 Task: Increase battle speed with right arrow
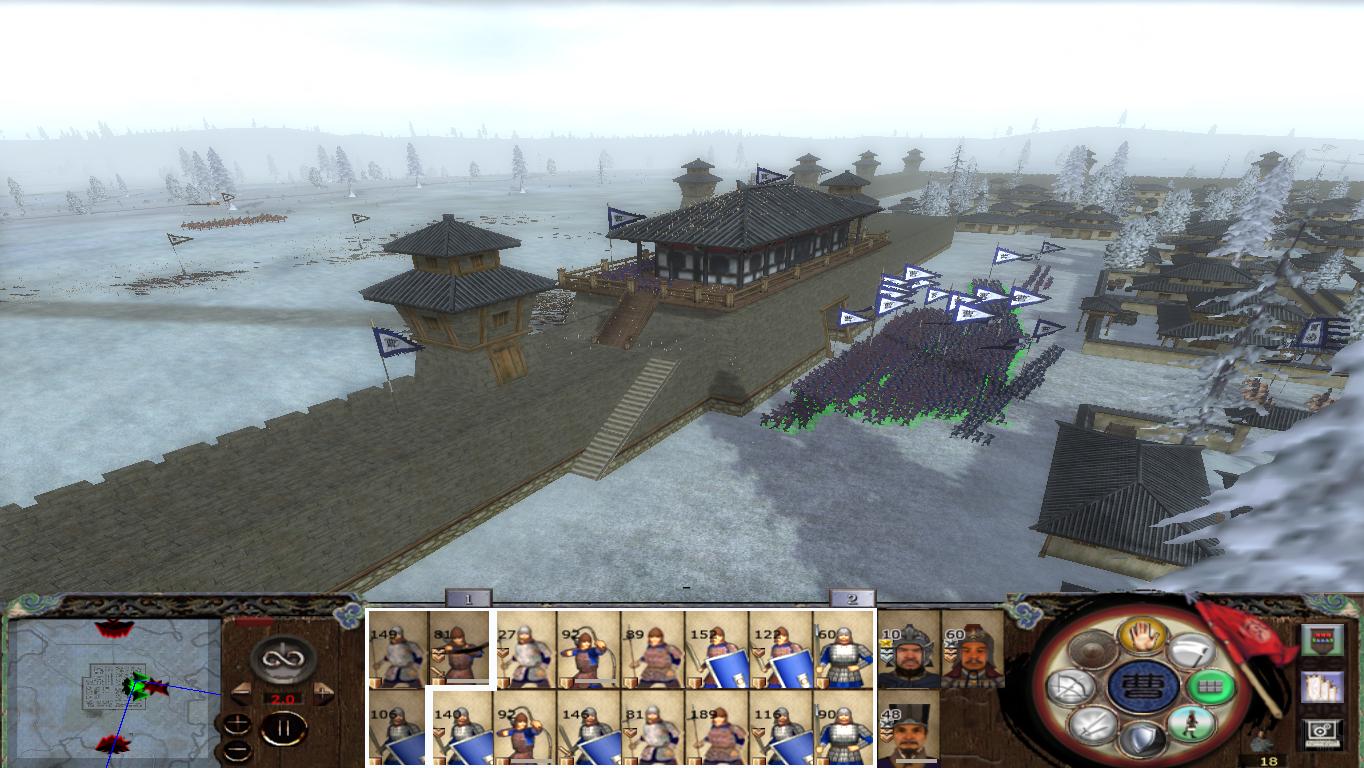(x=322, y=692)
